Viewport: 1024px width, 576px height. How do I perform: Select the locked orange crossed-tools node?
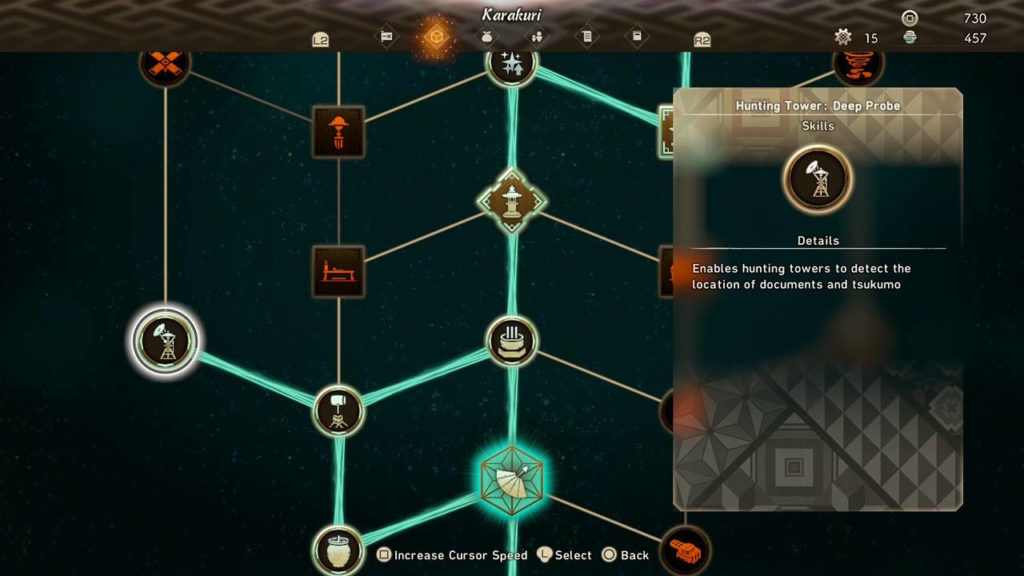click(165, 64)
